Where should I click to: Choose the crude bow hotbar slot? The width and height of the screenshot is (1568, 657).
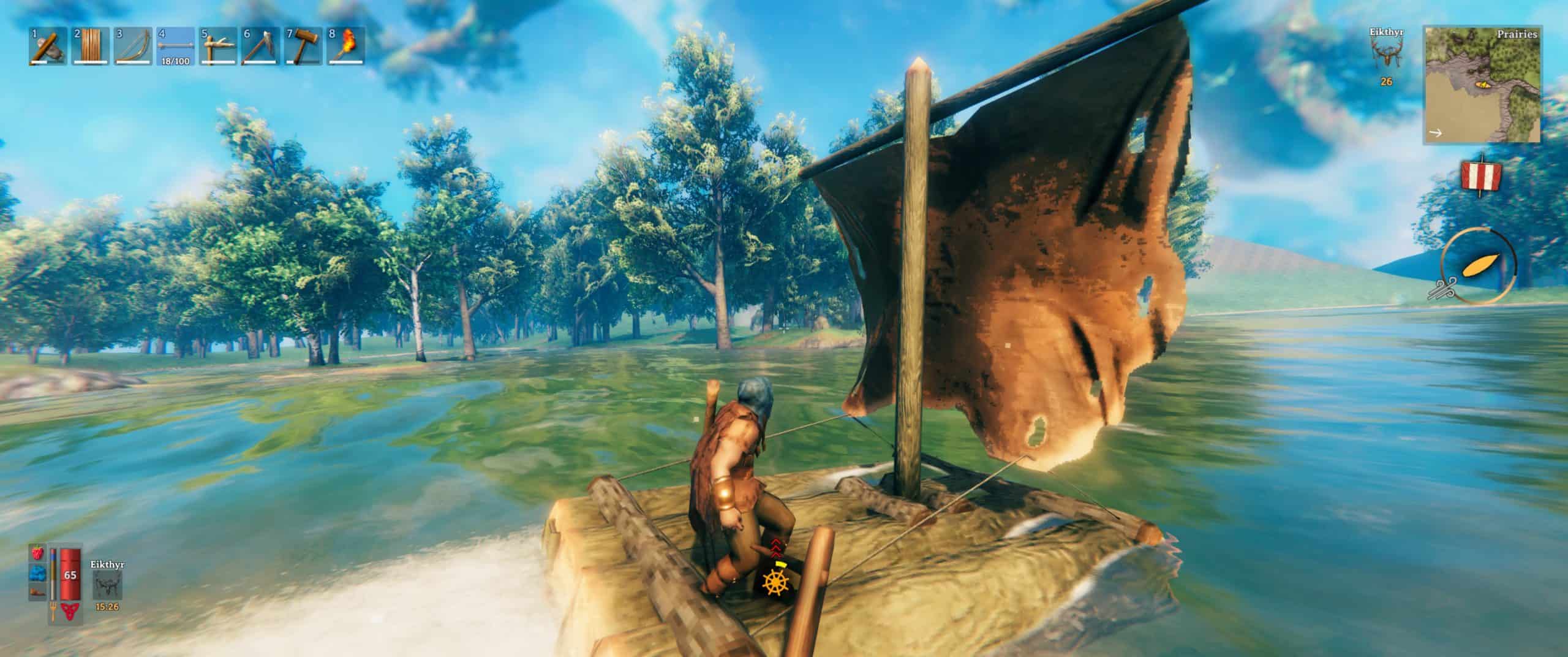[x=134, y=46]
